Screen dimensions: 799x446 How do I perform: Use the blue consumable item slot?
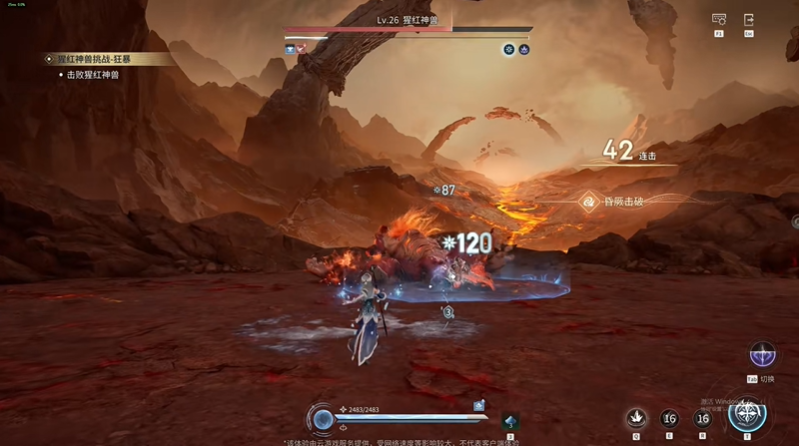tap(510, 421)
